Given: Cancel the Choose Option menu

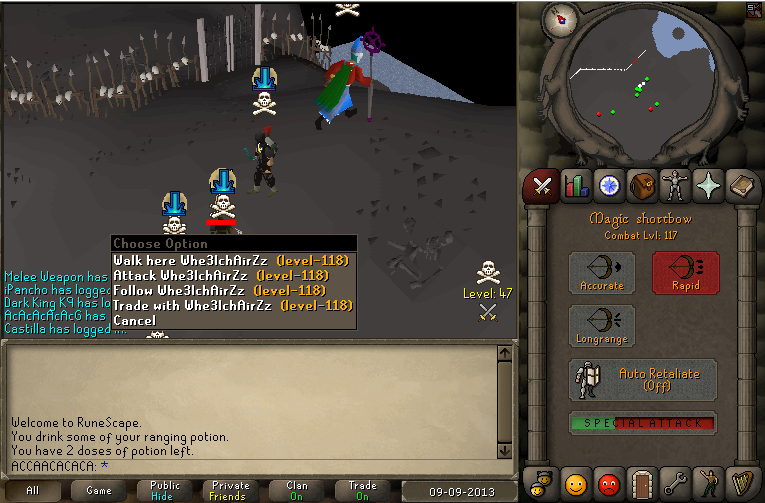Looking at the screenshot, I should point(135,320).
